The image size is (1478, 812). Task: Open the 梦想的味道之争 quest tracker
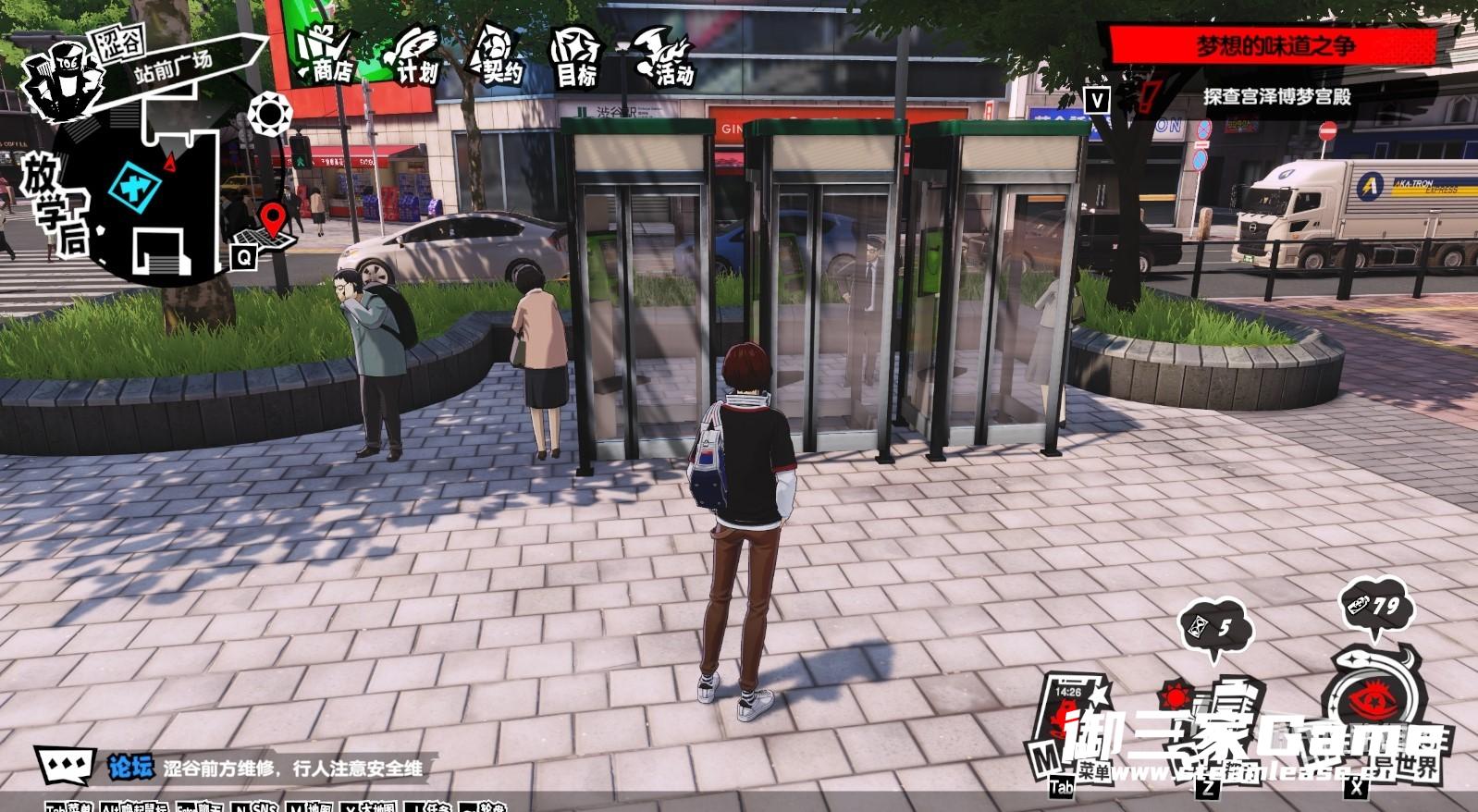pos(1275,46)
